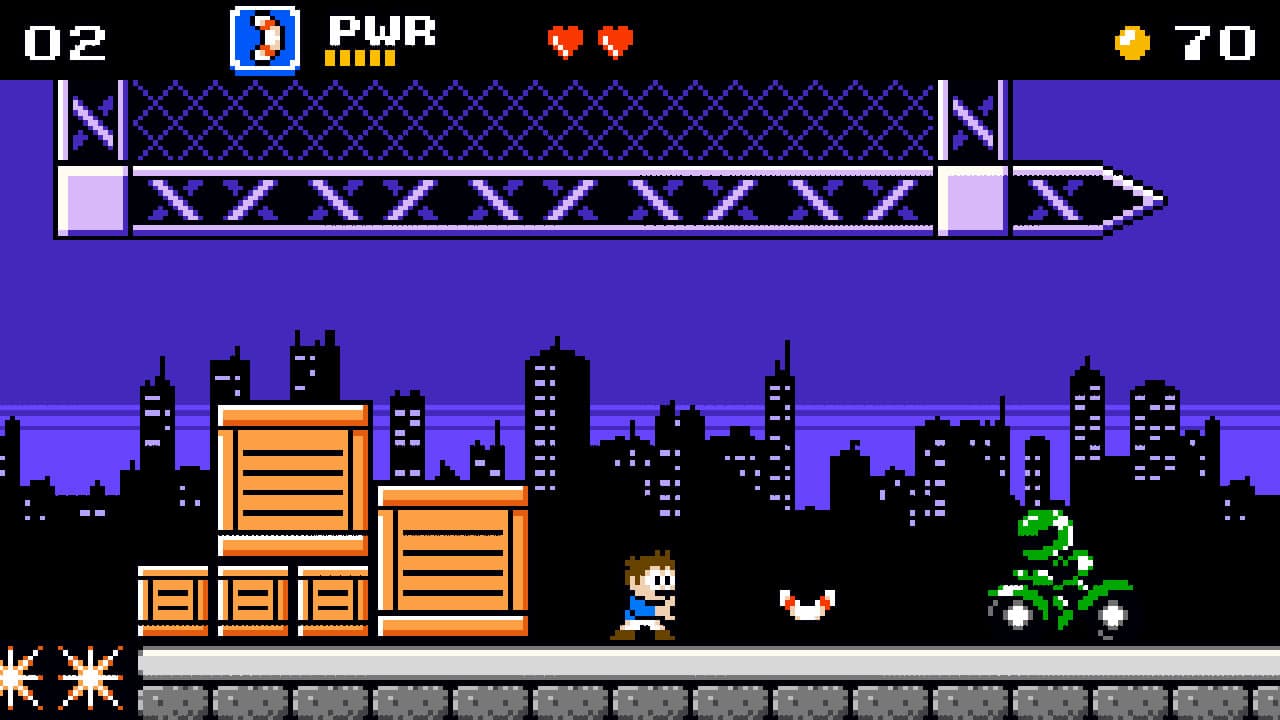Click the first red heart icon
The height and width of the screenshot is (720, 1280).
pos(566,40)
